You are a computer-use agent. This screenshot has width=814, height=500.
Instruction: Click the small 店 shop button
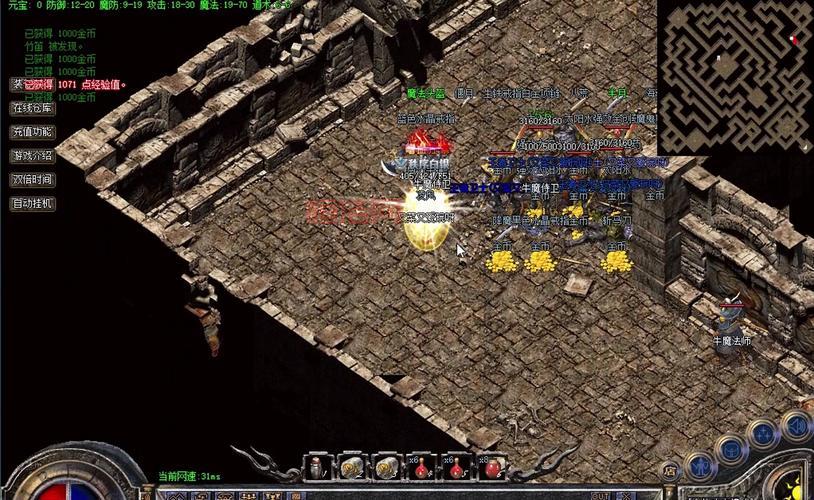click(x=671, y=469)
